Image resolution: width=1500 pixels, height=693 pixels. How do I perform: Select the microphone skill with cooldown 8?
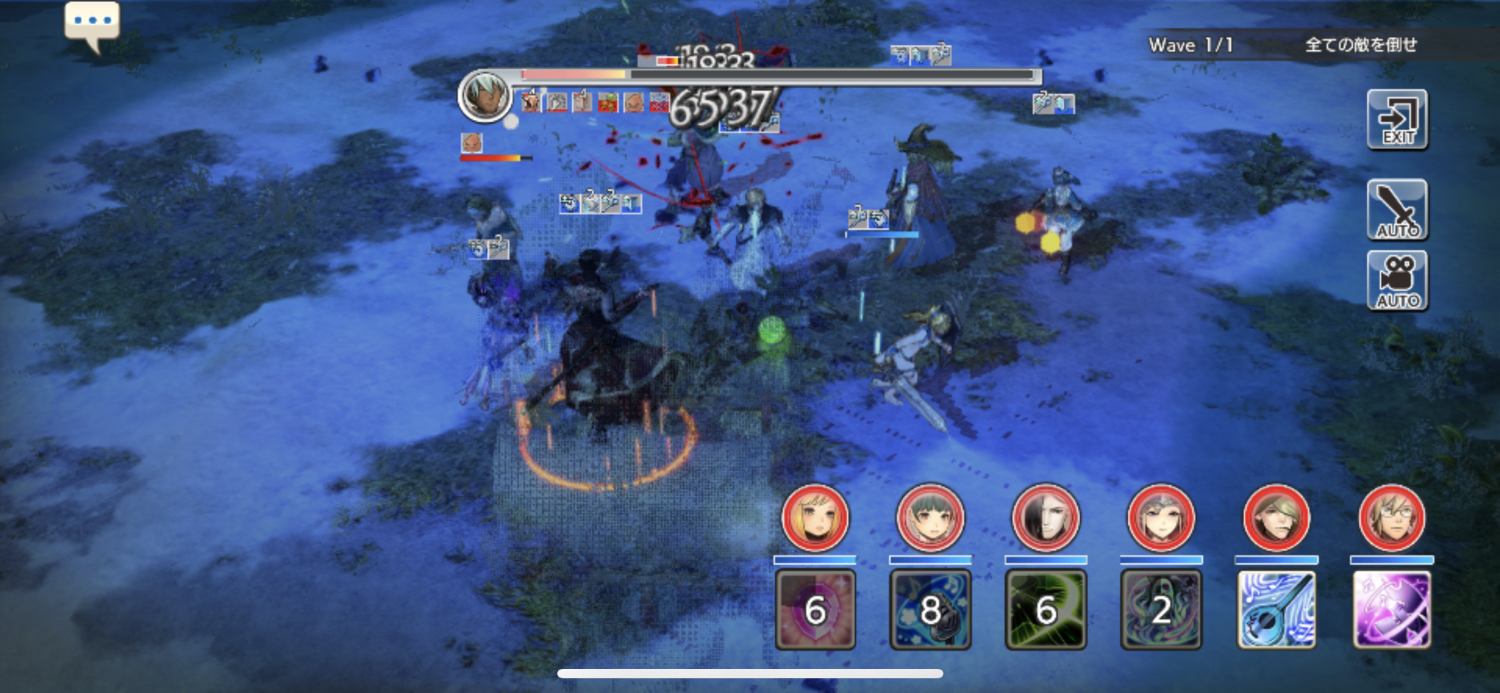(x=930, y=609)
